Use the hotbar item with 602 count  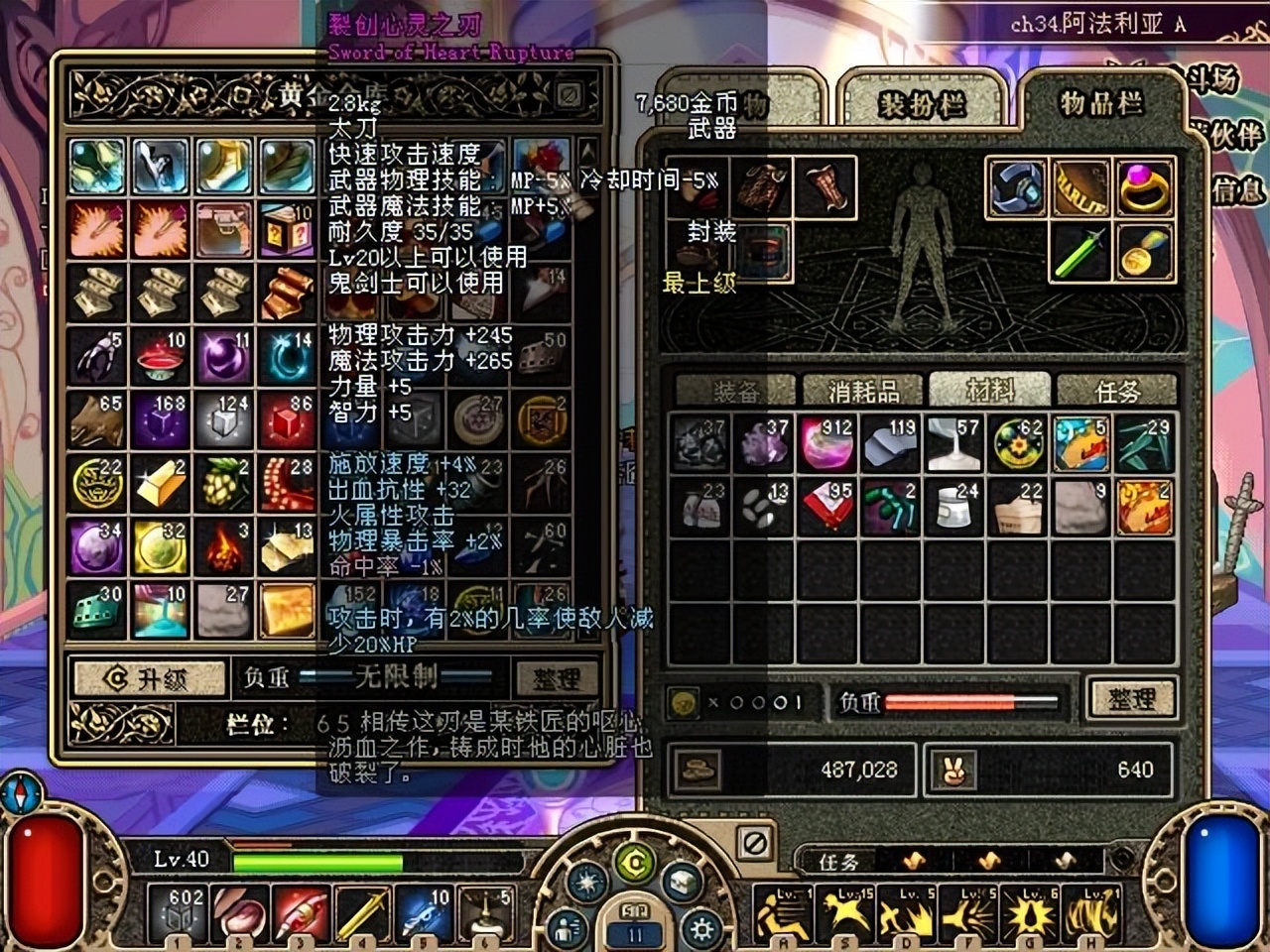[x=178, y=914]
